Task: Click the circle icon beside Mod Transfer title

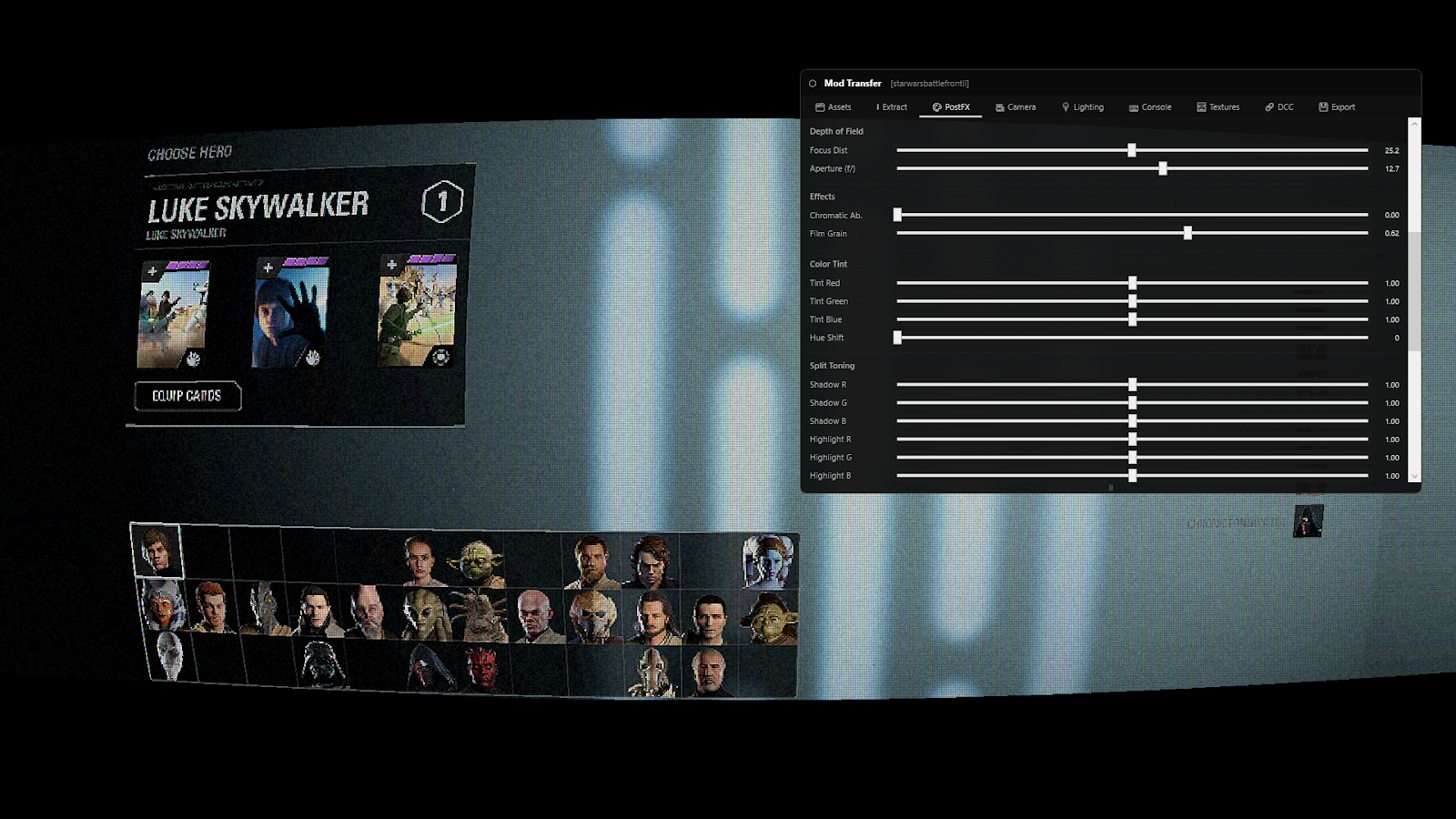Action: pos(811,84)
